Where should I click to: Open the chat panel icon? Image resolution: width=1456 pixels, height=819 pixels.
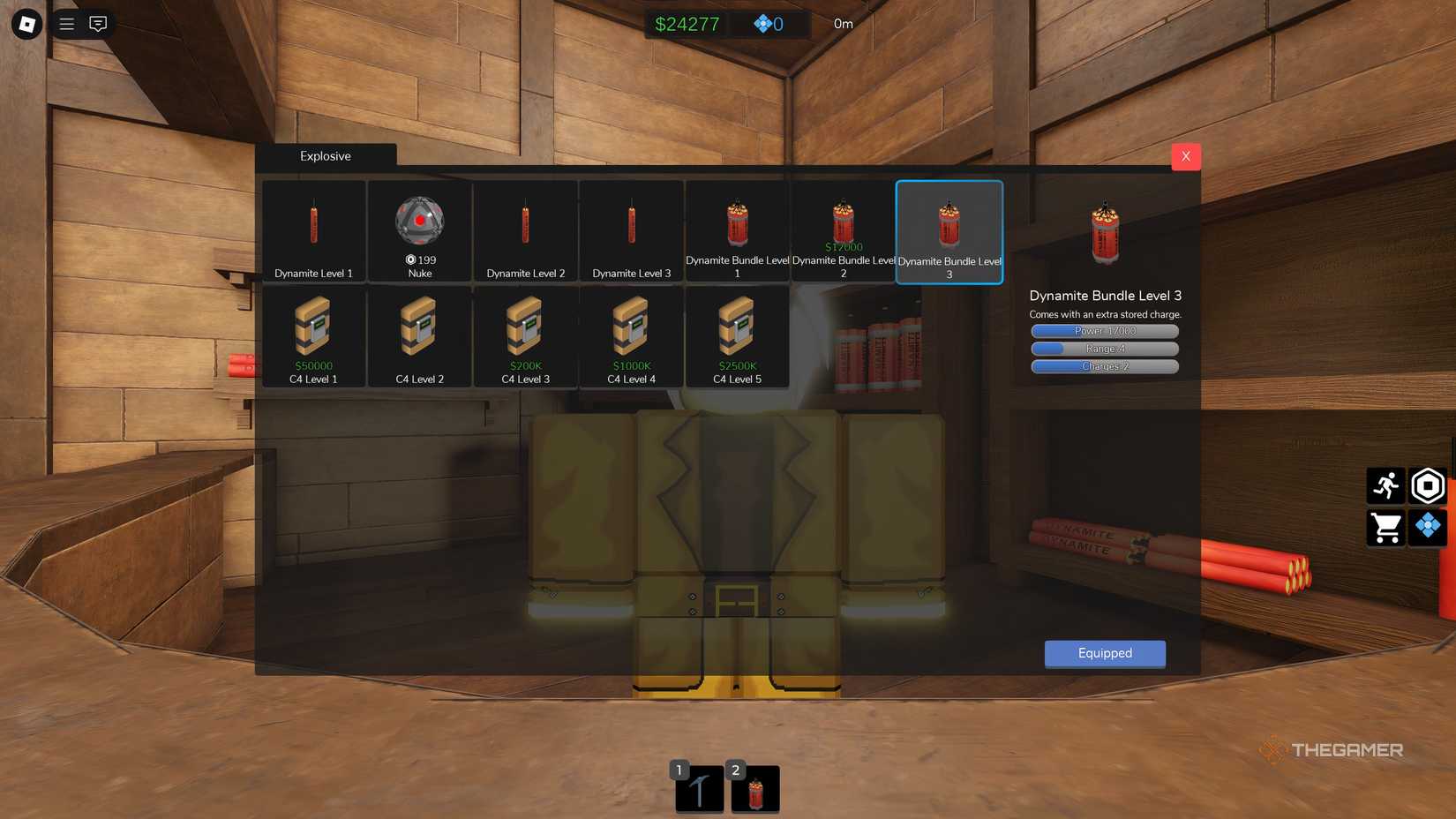(x=97, y=24)
